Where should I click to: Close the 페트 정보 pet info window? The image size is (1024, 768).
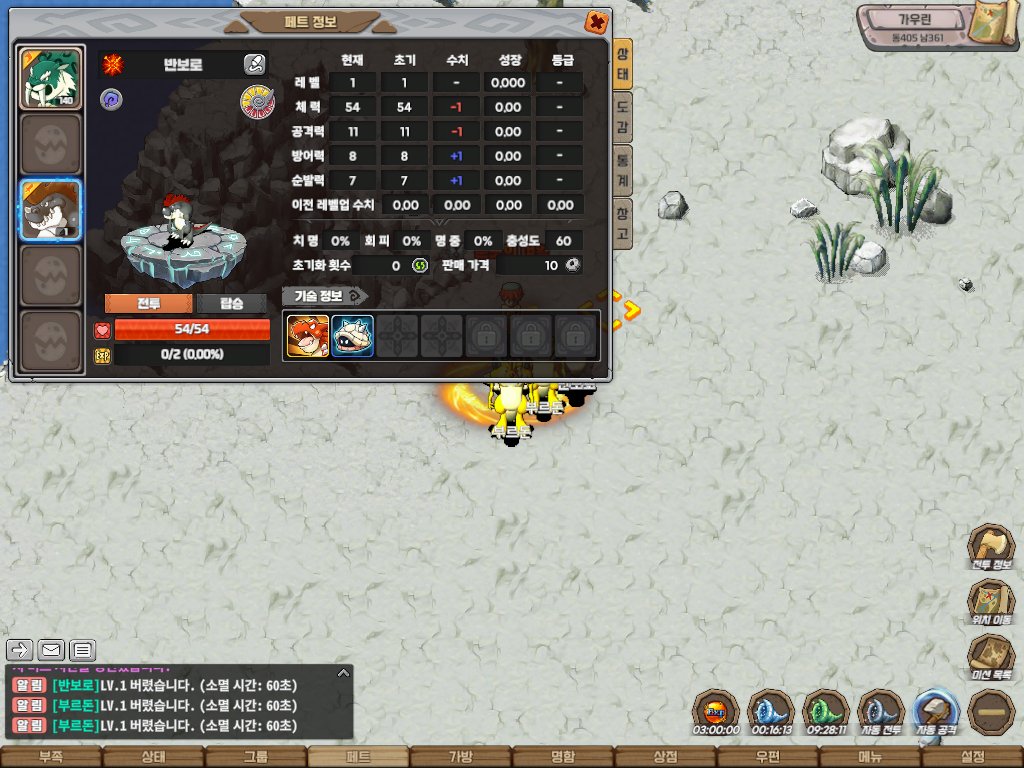[596, 22]
